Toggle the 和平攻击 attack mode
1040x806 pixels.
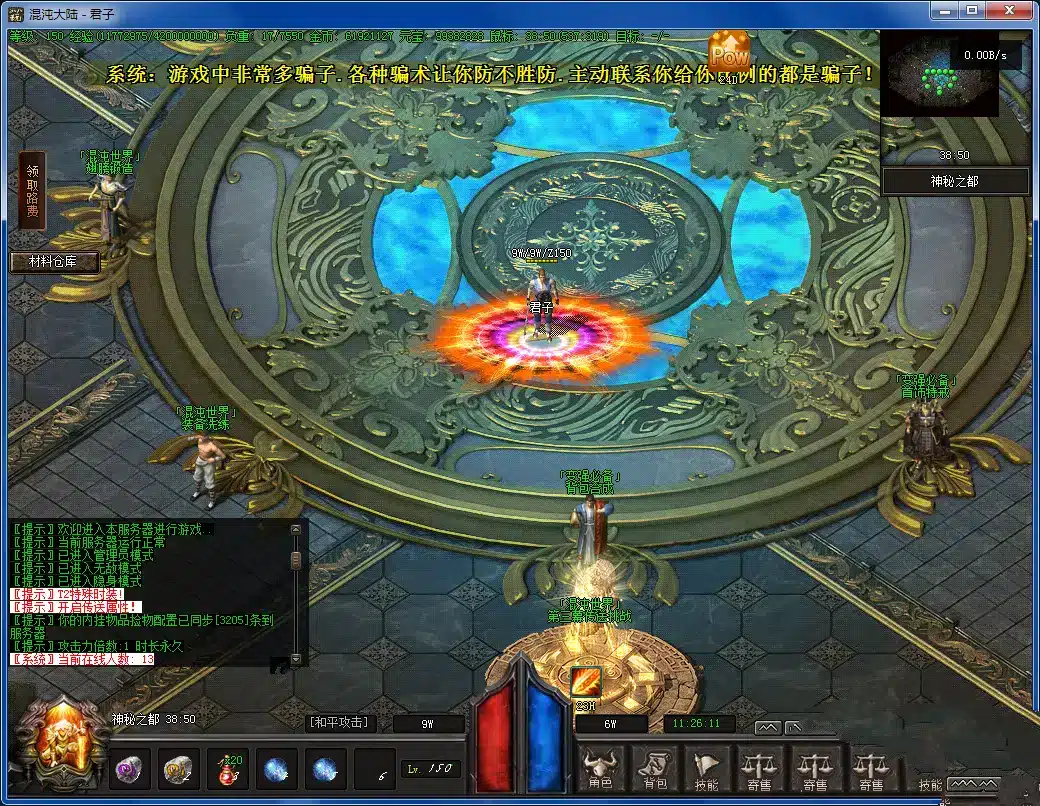tap(337, 722)
